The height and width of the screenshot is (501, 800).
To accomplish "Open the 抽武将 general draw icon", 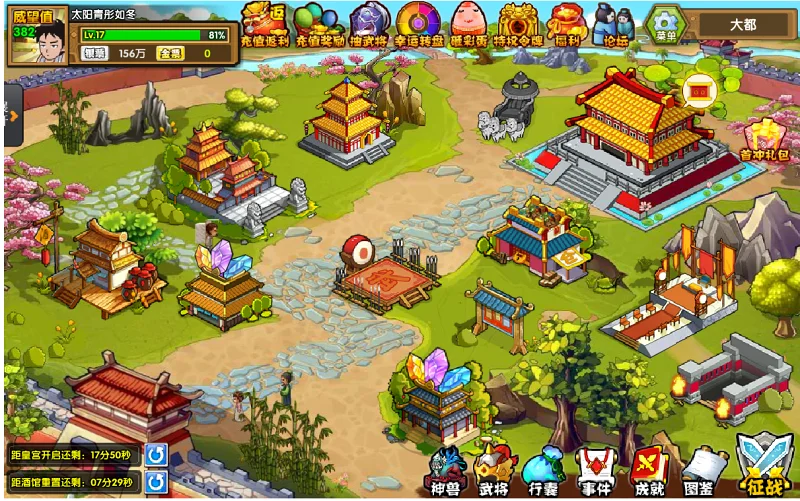I will pos(369,24).
